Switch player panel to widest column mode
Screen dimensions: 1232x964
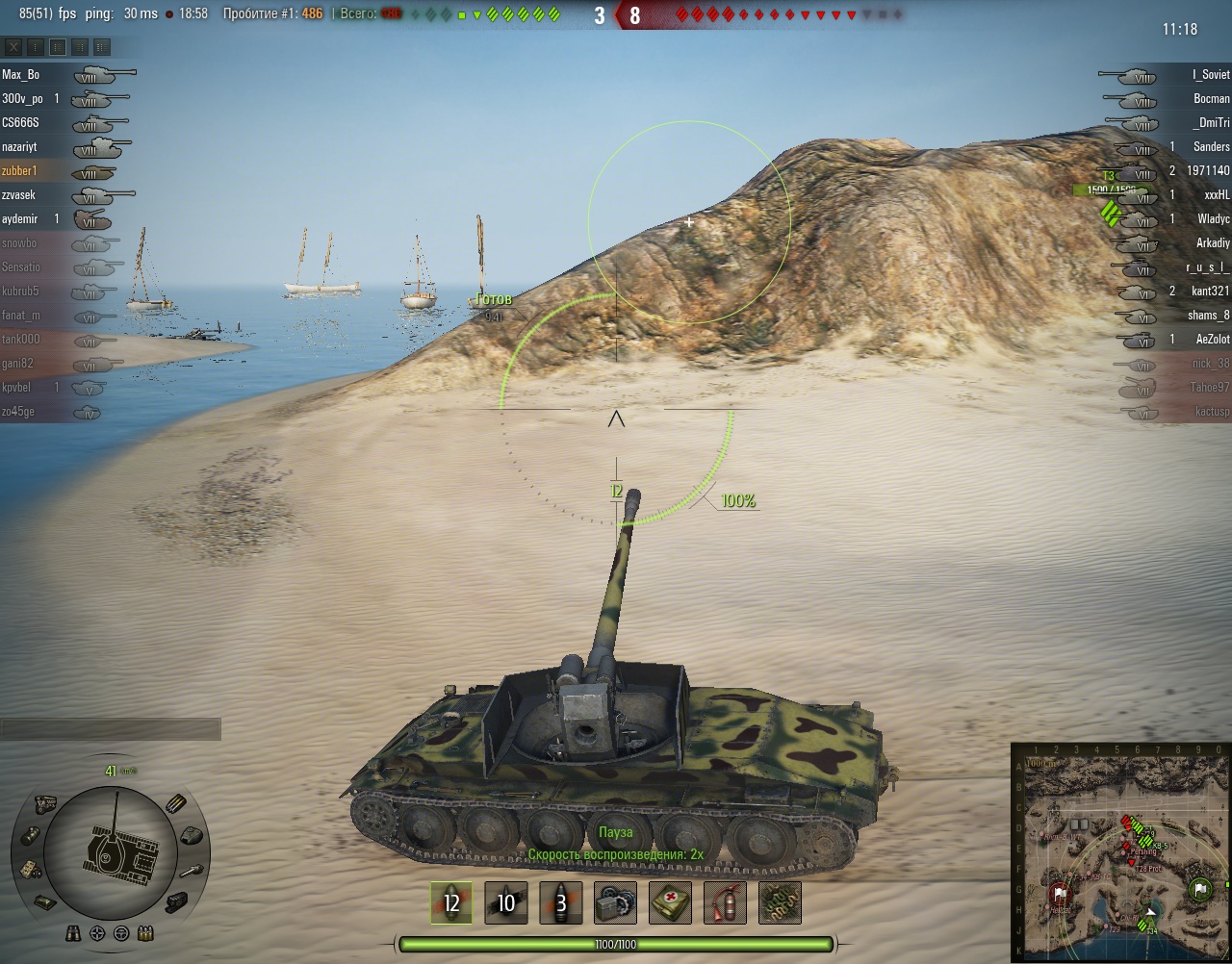coord(102,47)
